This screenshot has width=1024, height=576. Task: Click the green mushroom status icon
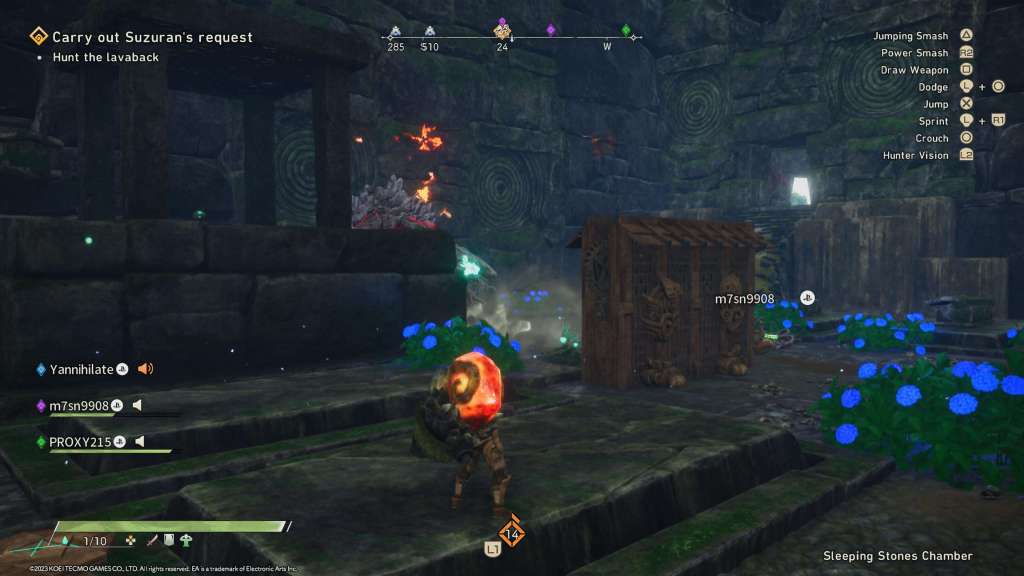pyautogui.click(x=187, y=540)
